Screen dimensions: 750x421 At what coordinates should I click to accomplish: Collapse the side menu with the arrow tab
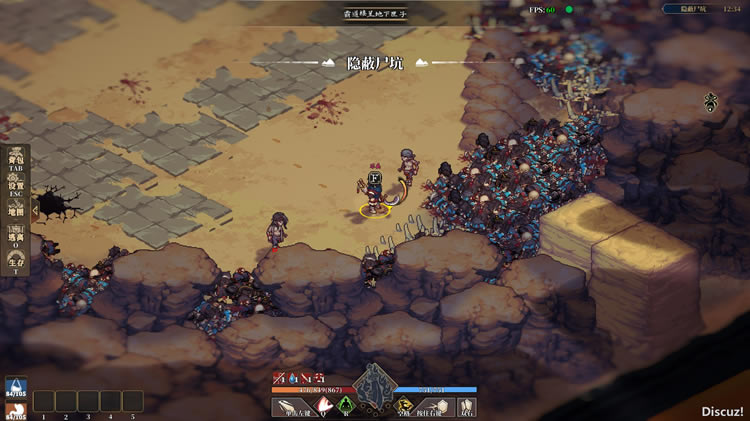coord(35,209)
